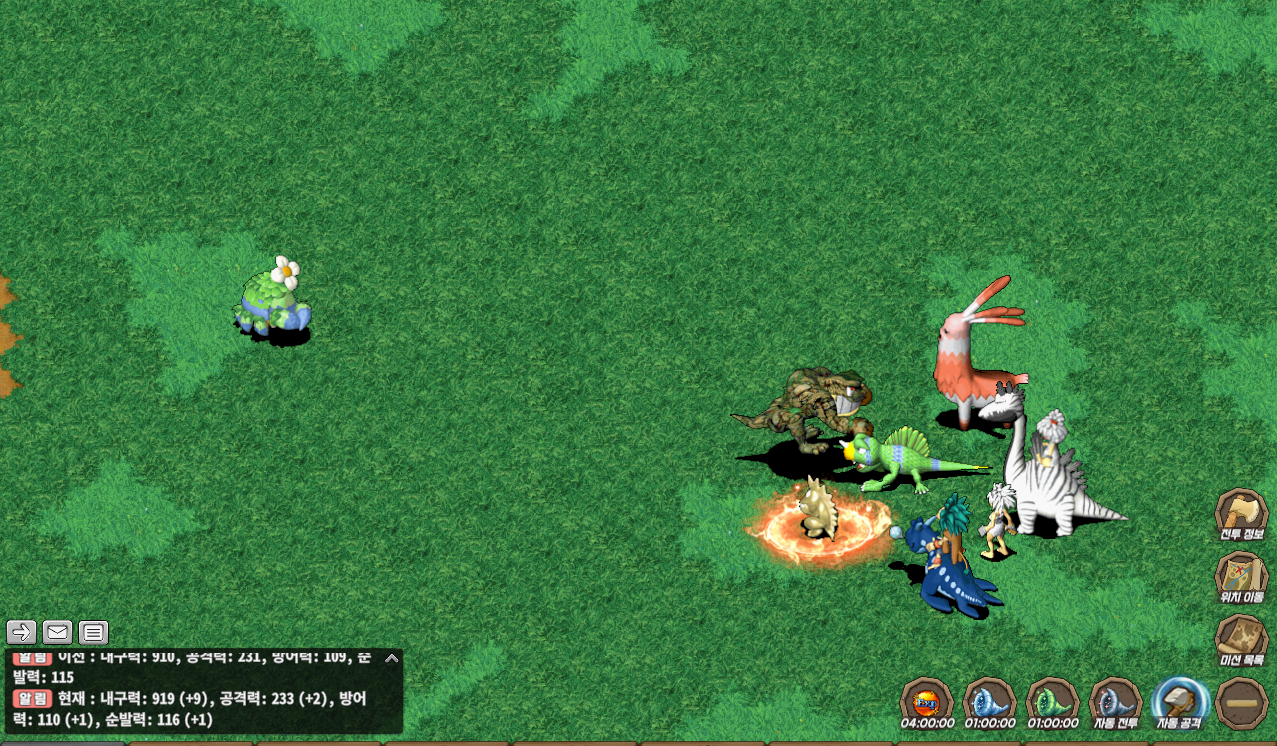Expand the chat log with the chevron
This screenshot has height=746, width=1277.
pyautogui.click(x=391, y=658)
